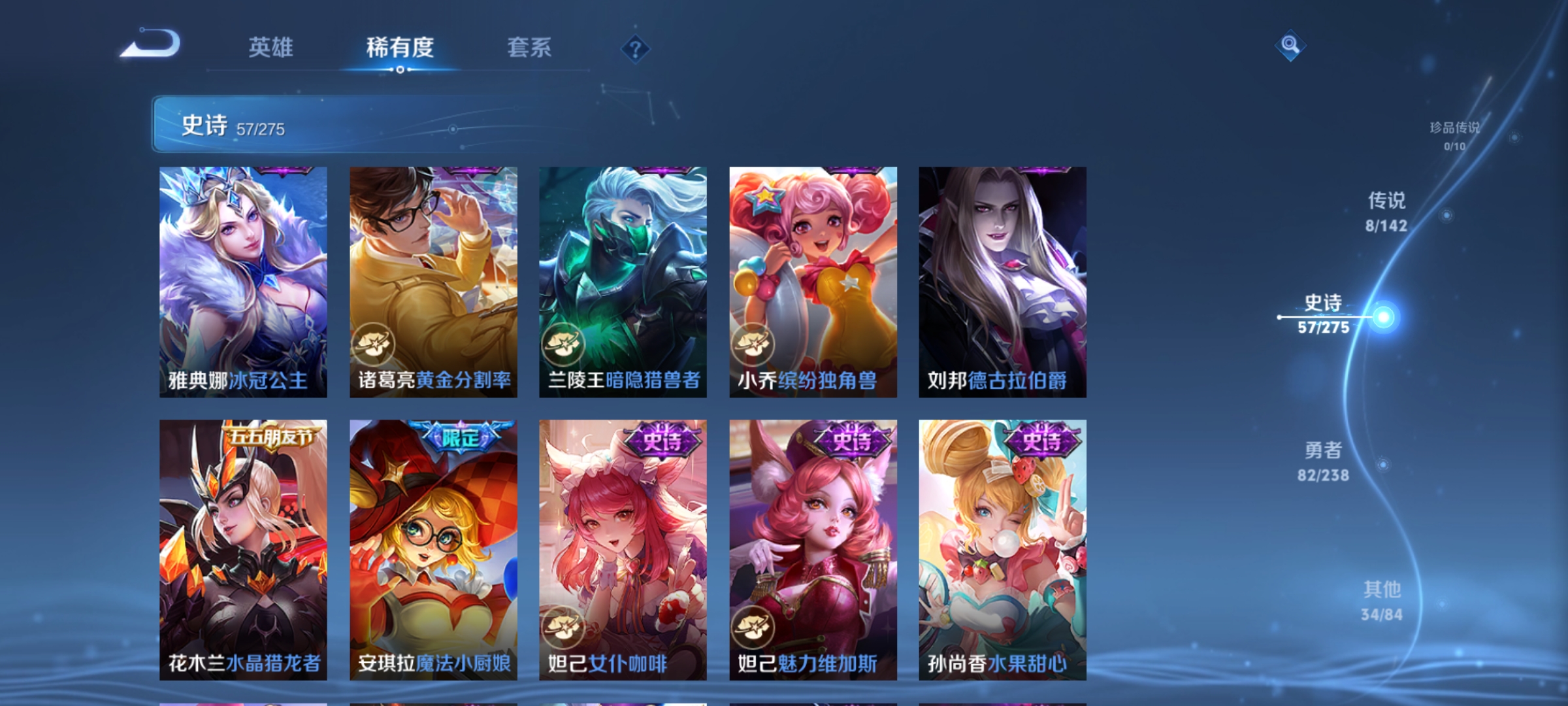Open the search magnifier
The height and width of the screenshot is (706, 1568).
1290,47
